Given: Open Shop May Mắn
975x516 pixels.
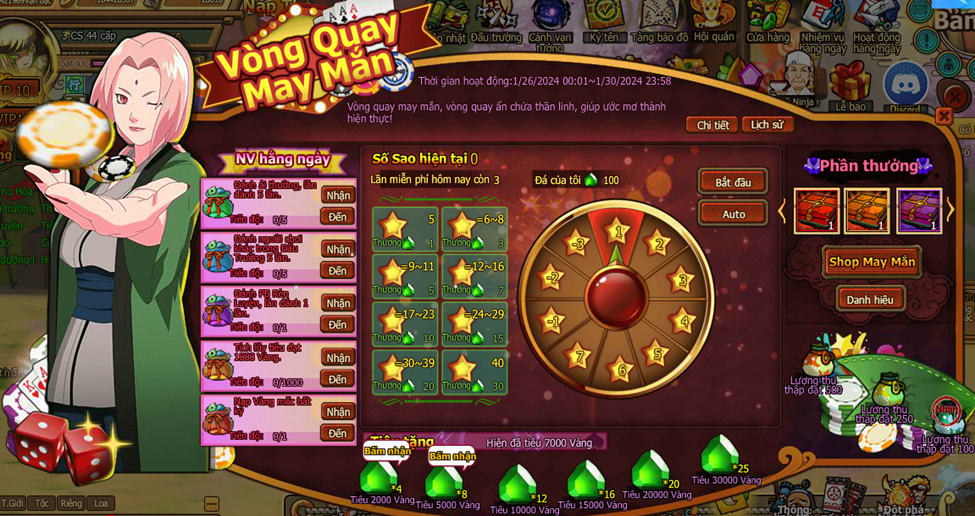Looking at the screenshot, I should point(871,262).
